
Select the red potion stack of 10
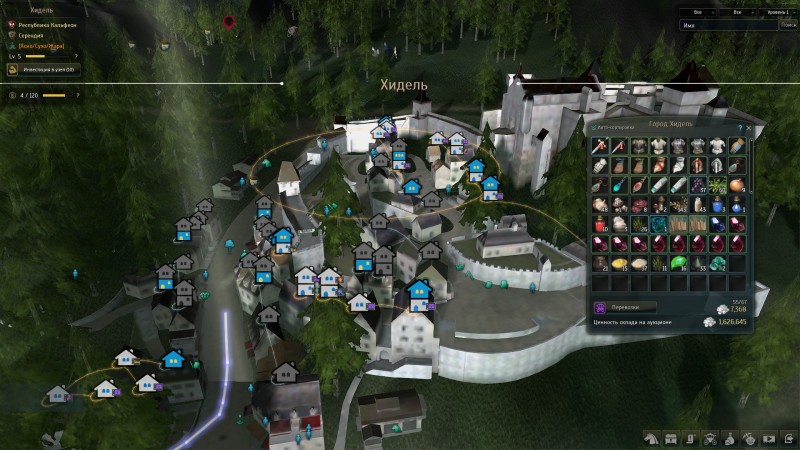tap(600, 223)
